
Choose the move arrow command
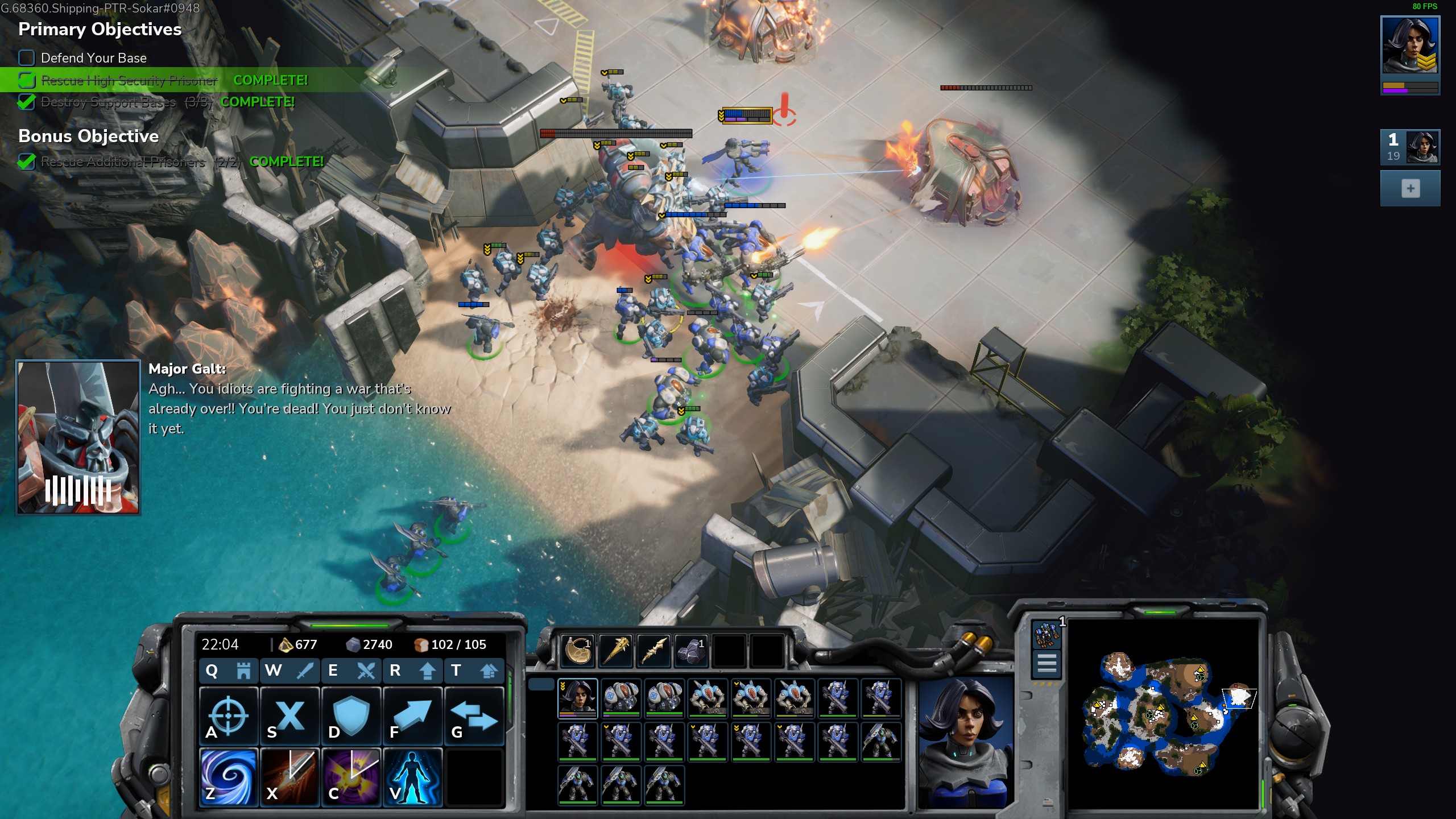[x=413, y=716]
